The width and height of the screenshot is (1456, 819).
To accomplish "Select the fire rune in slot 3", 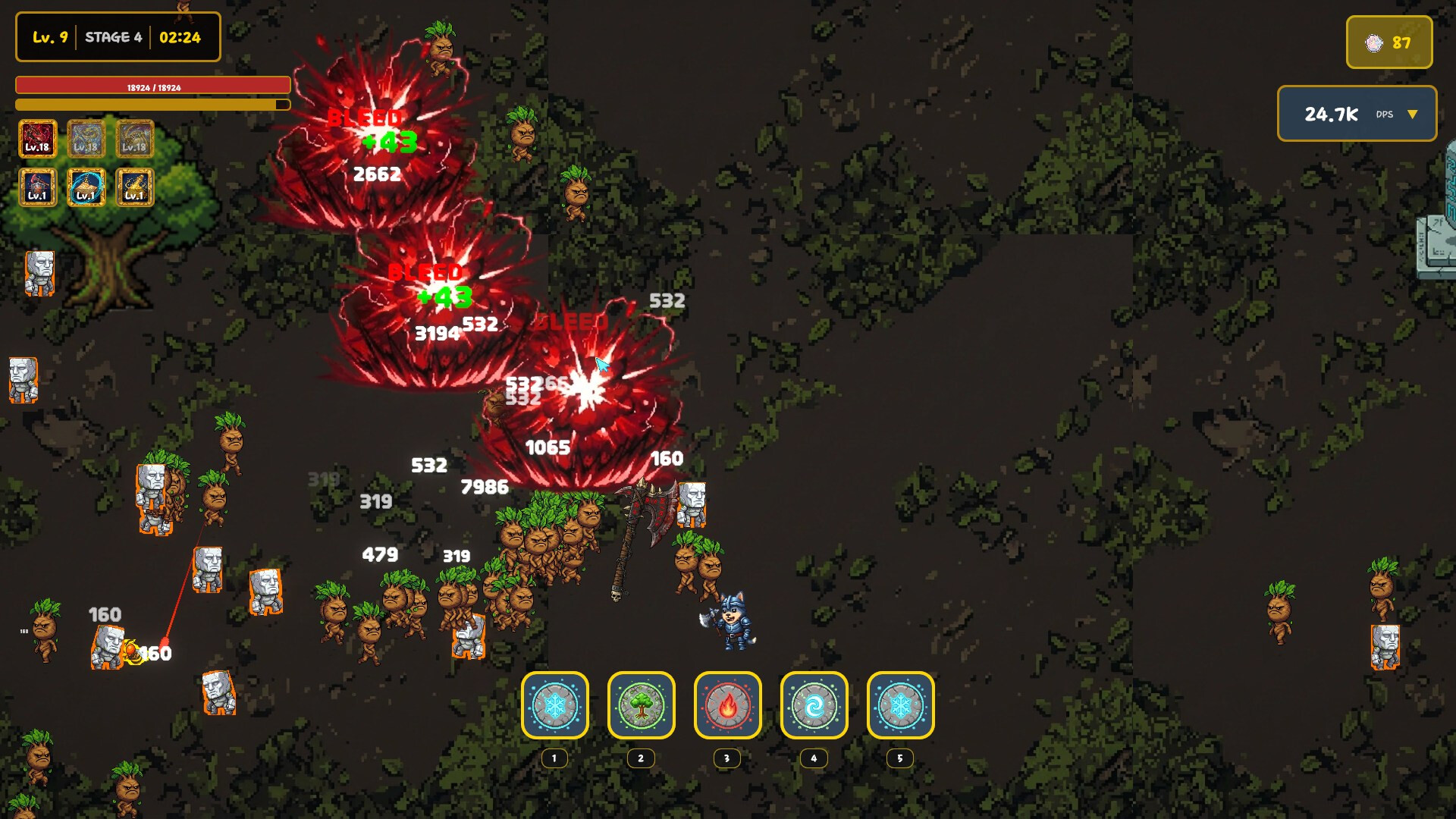I will (727, 706).
